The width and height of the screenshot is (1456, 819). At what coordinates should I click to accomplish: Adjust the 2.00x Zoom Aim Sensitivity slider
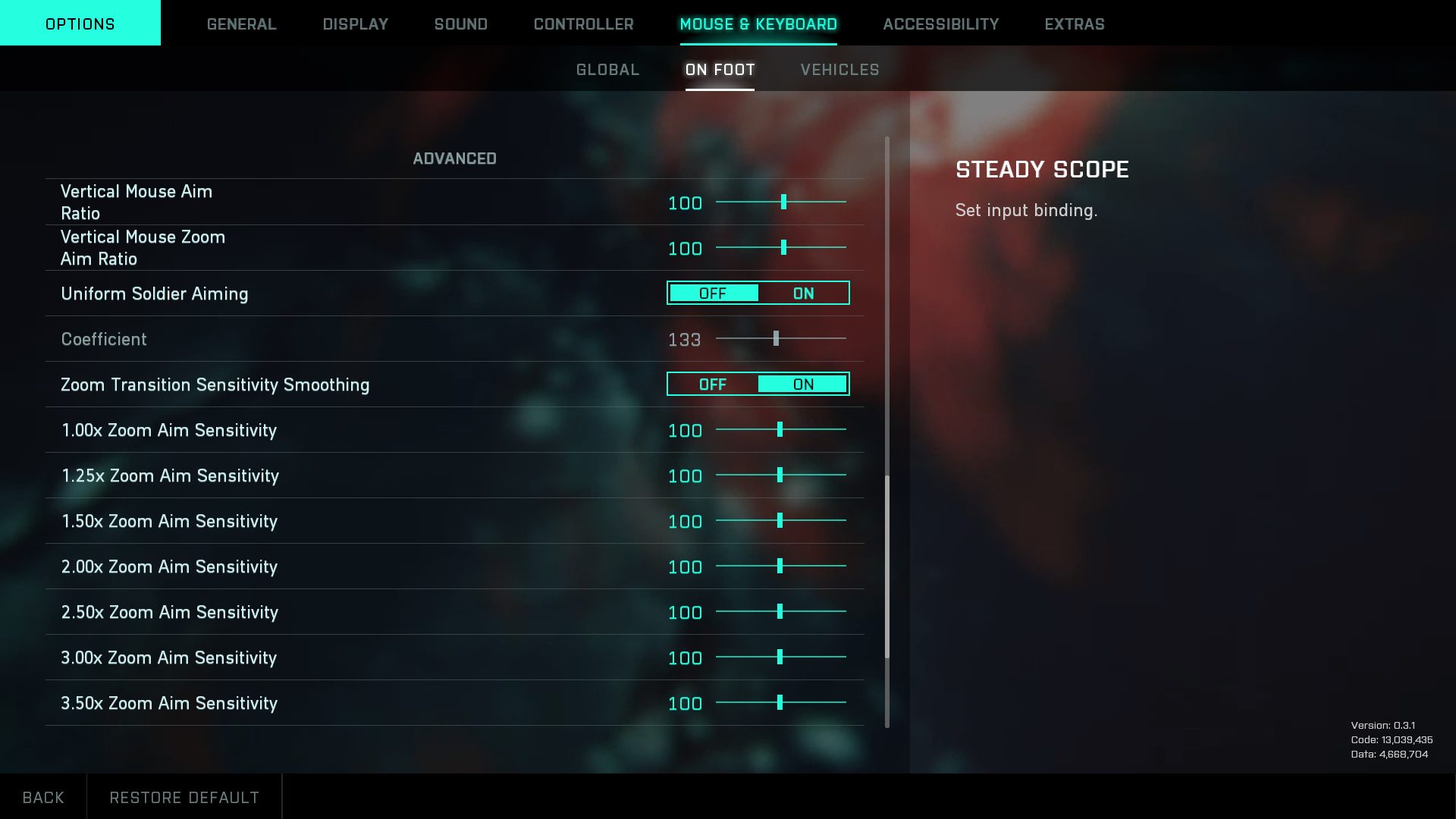tap(780, 566)
